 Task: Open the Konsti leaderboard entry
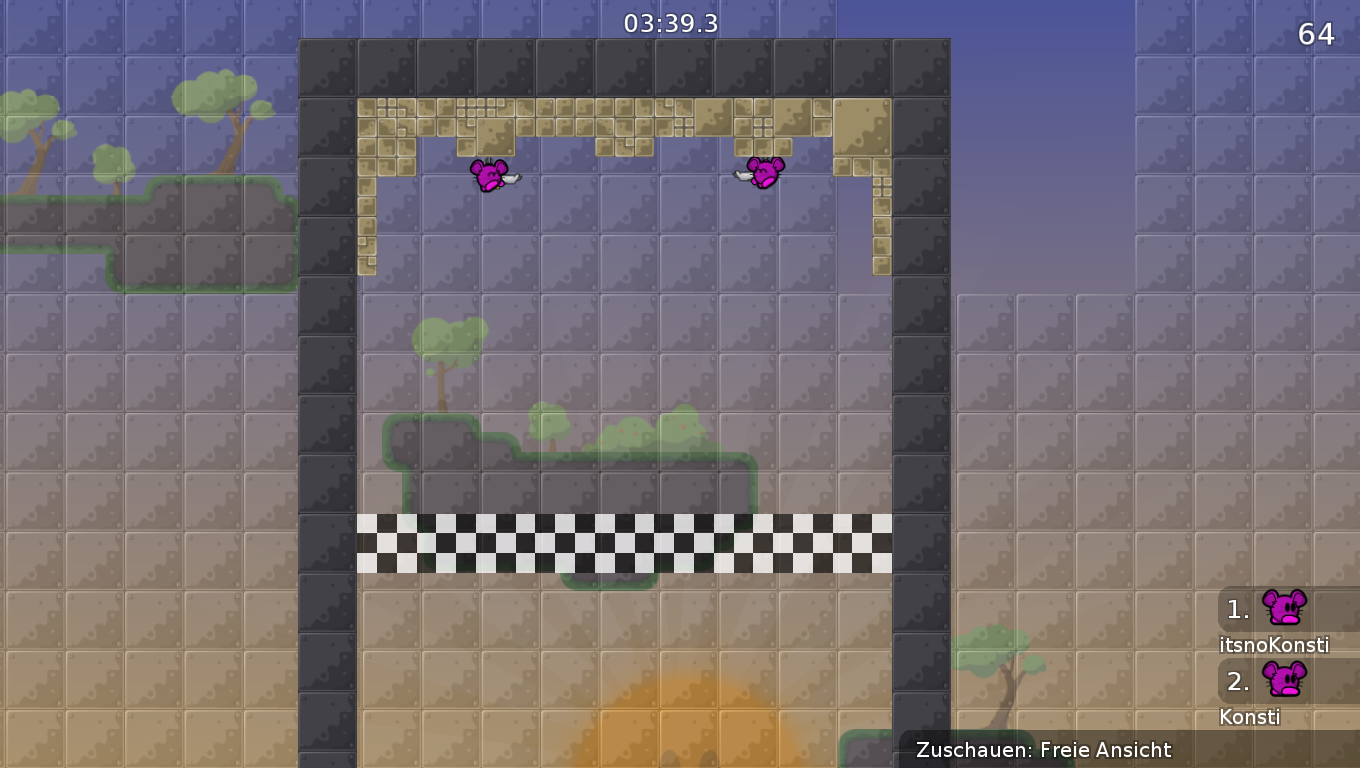click(1251, 717)
